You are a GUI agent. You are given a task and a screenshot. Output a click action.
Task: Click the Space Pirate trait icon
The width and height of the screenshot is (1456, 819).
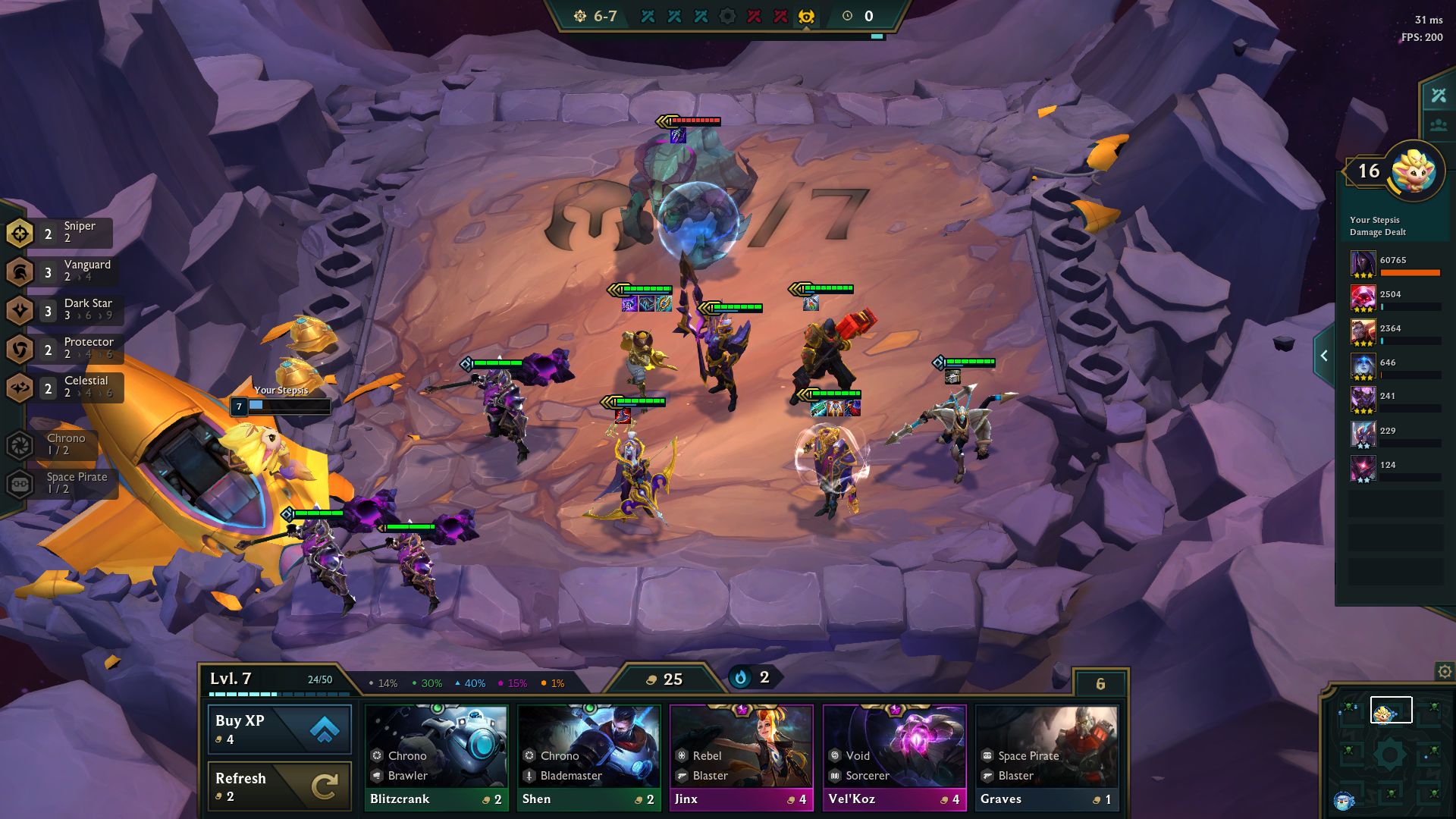19,483
